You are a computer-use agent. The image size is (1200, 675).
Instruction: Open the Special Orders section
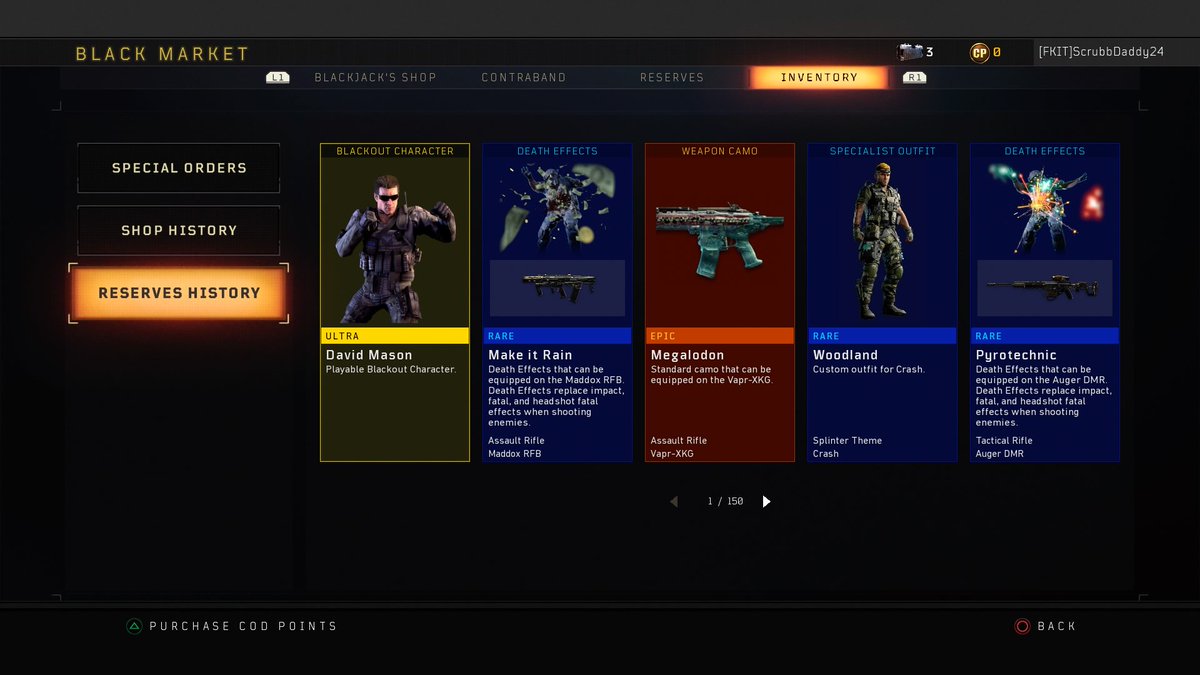[179, 168]
